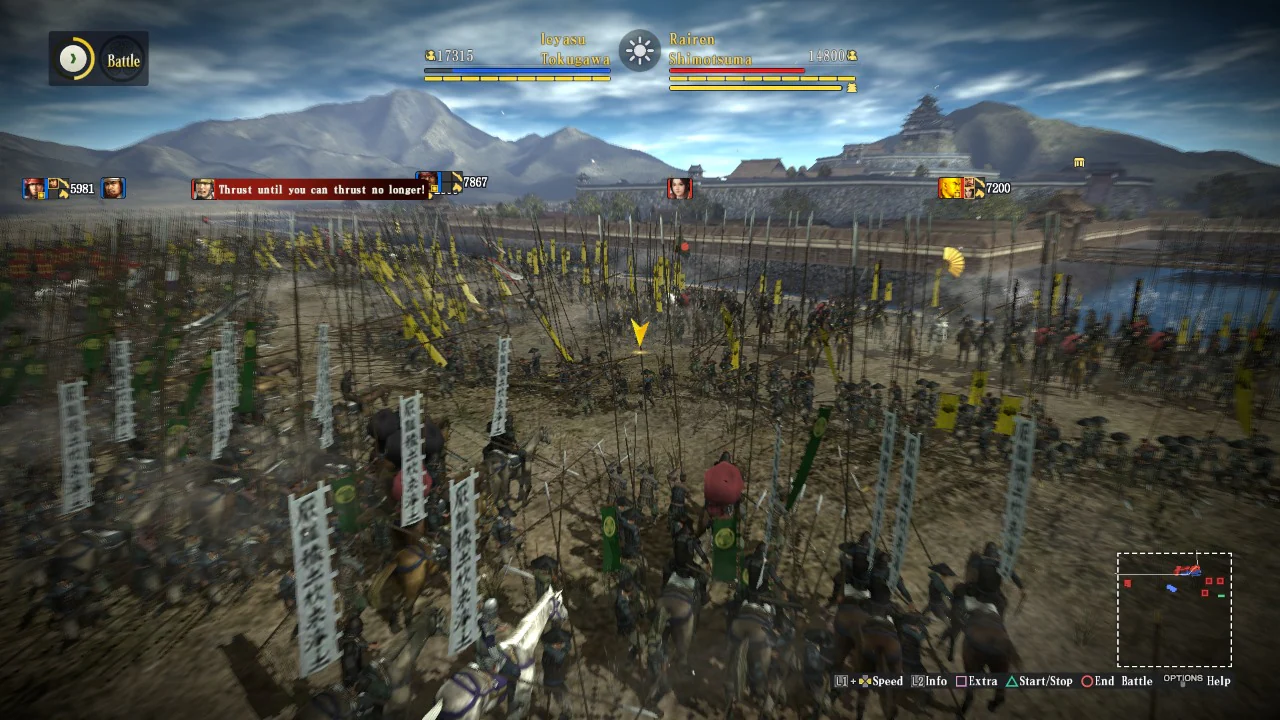Click the minimap in the bottom-right corner

[1174, 608]
